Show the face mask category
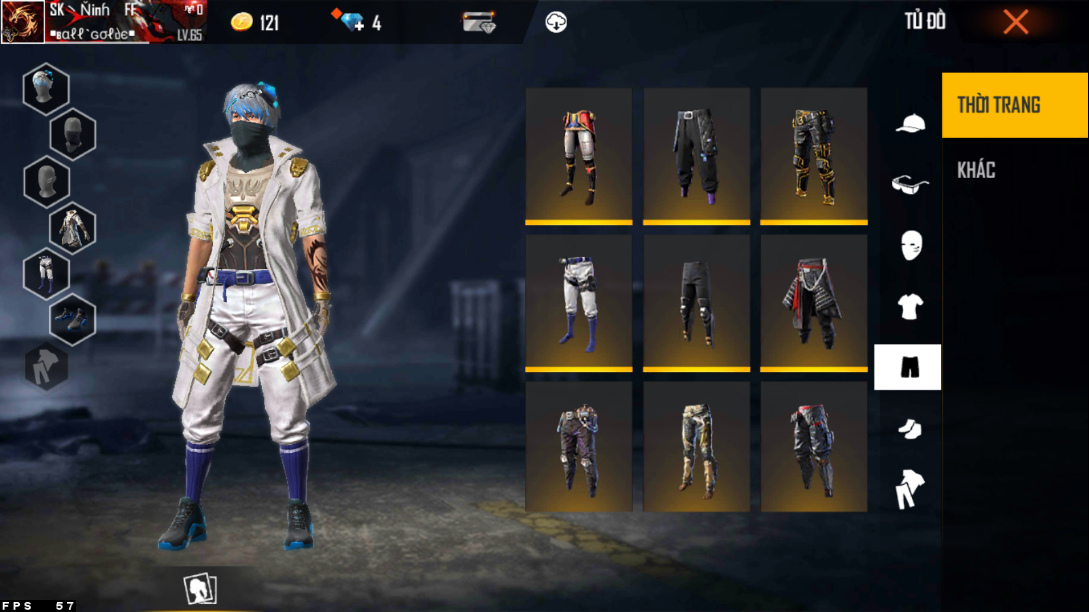This screenshot has height=612, width=1089. point(909,245)
